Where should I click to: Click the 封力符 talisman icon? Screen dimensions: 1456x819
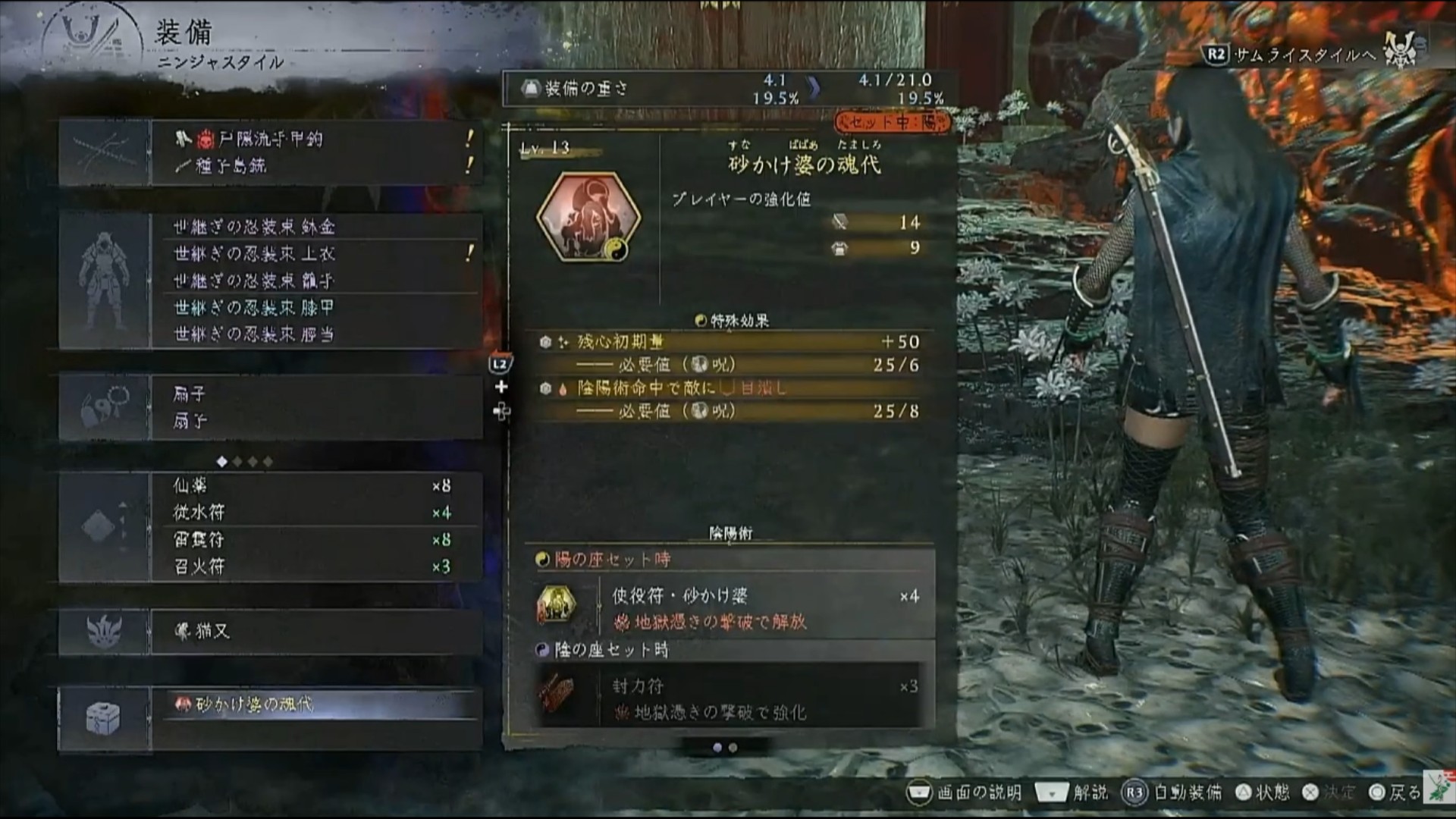pos(556,695)
